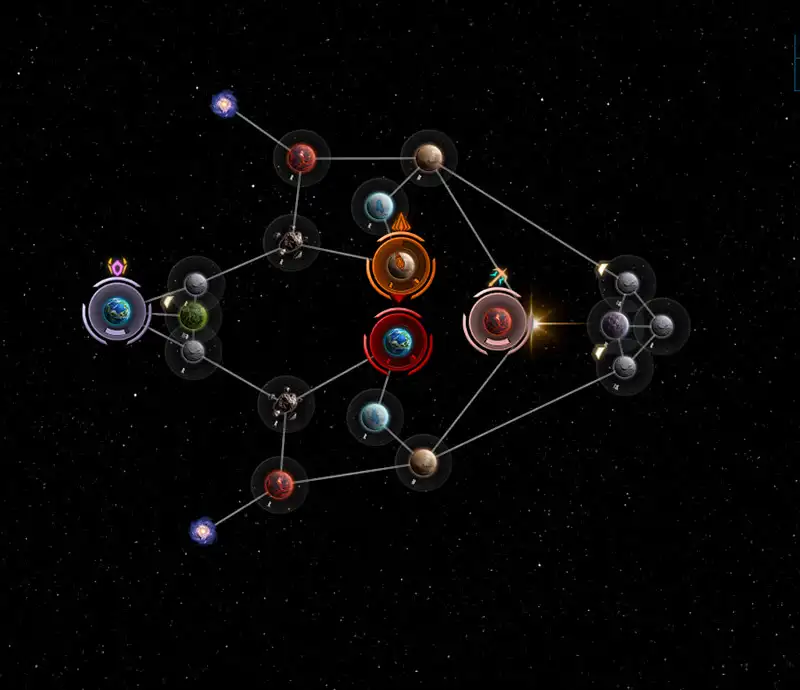Select the dark purple planet among grey moons
The image size is (800, 690).
615,324
